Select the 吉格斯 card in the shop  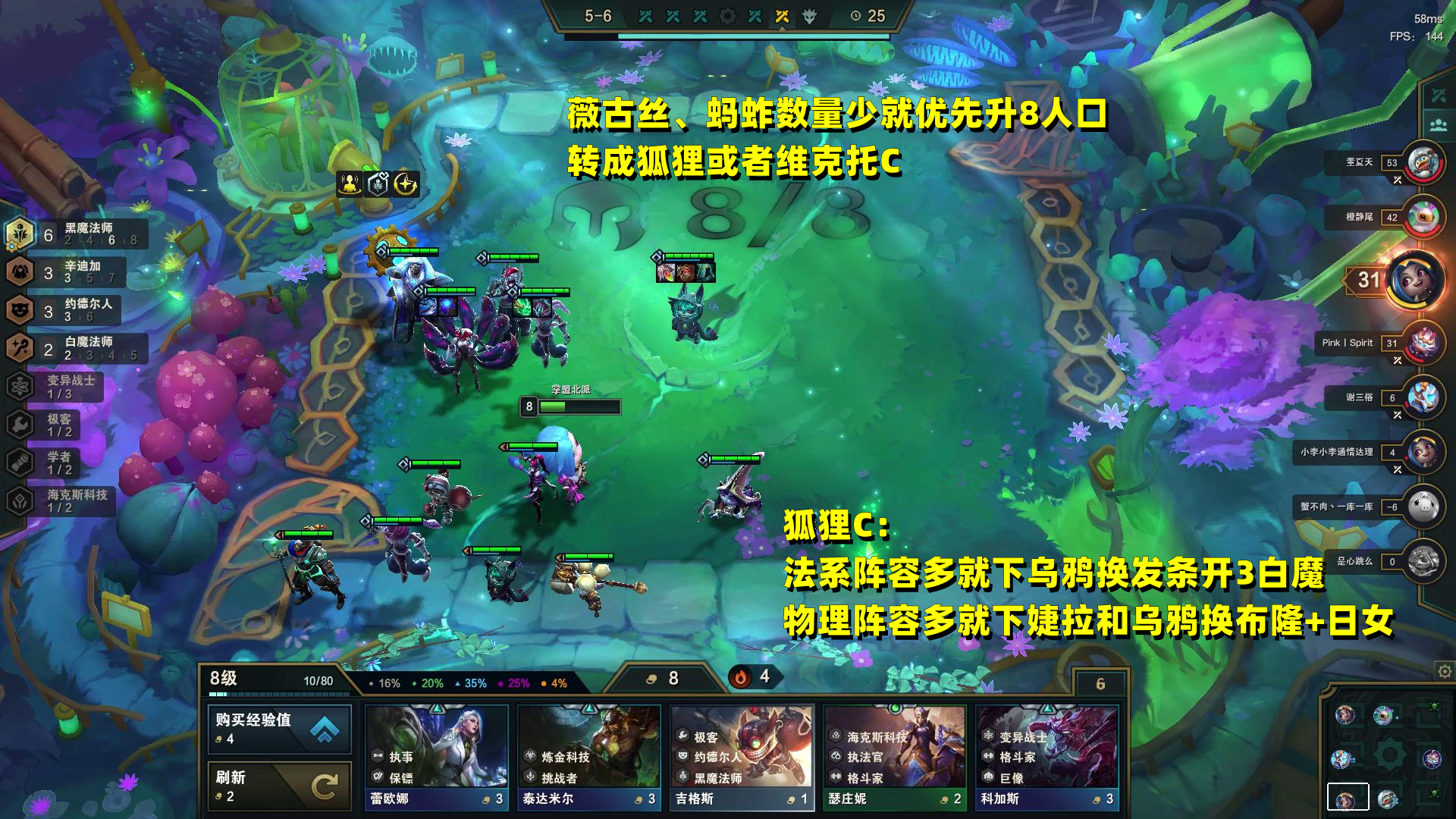[x=741, y=755]
